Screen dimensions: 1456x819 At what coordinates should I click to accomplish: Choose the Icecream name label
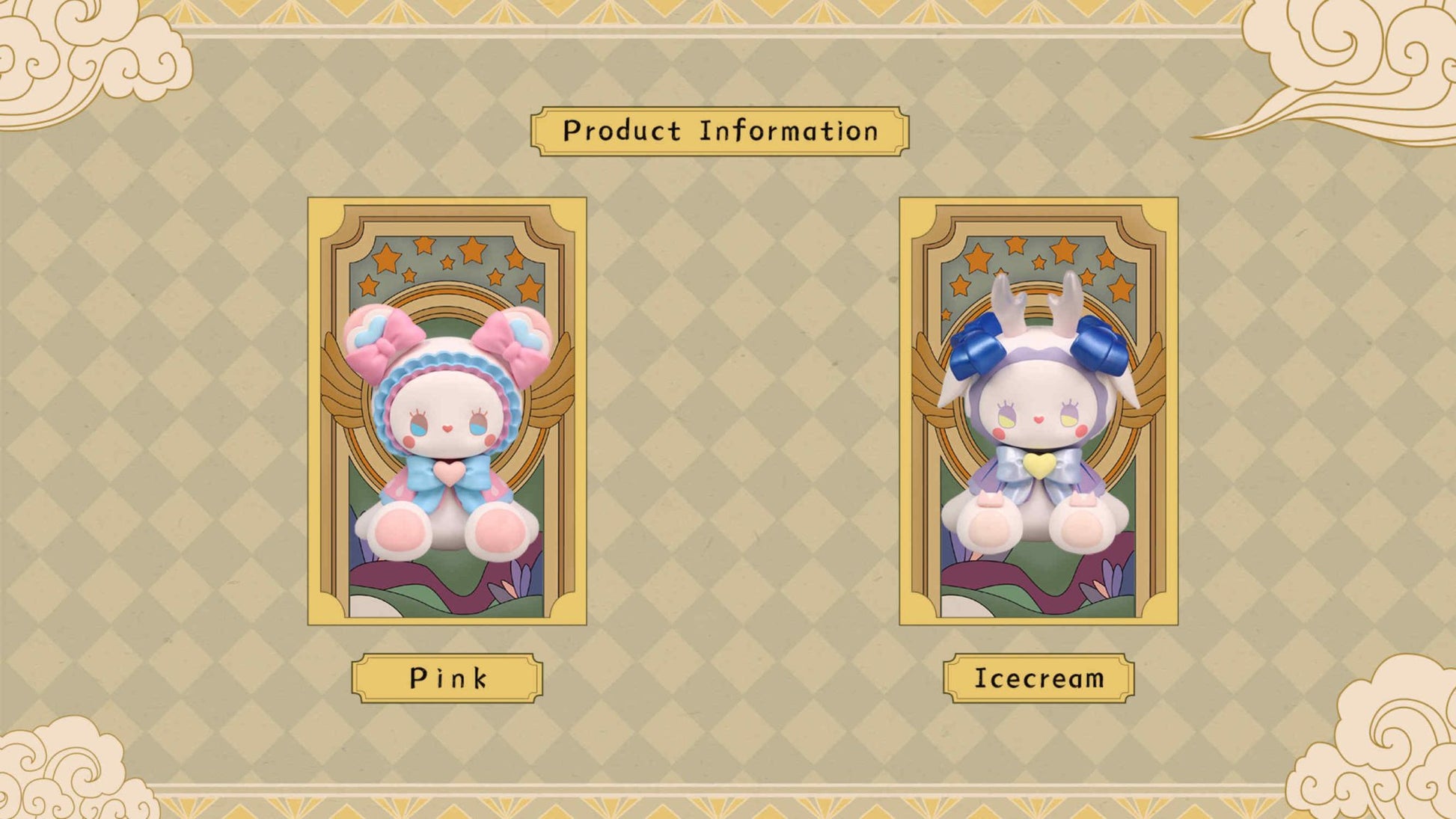(1039, 678)
